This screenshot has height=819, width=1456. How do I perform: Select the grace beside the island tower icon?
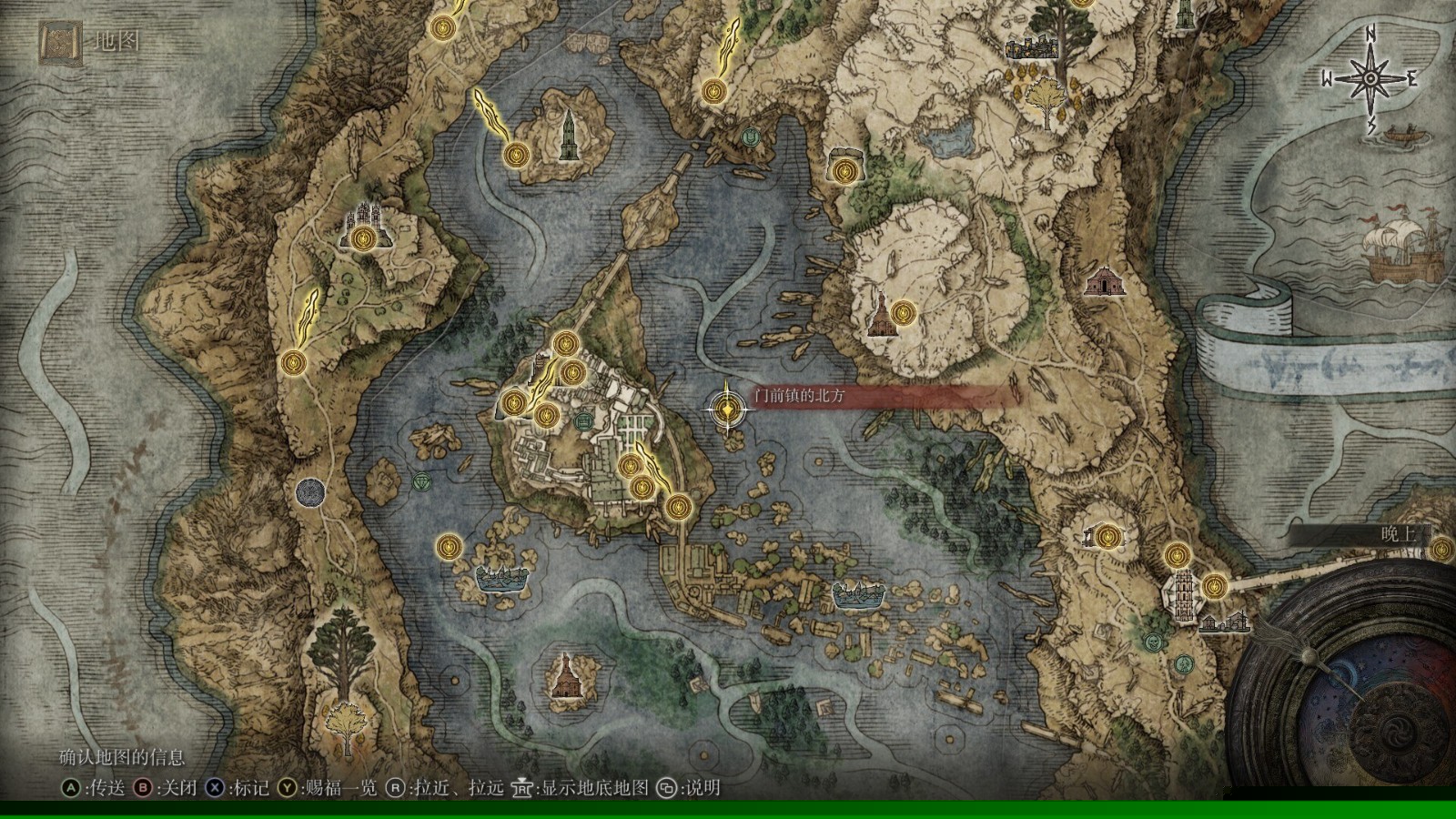click(516, 155)
